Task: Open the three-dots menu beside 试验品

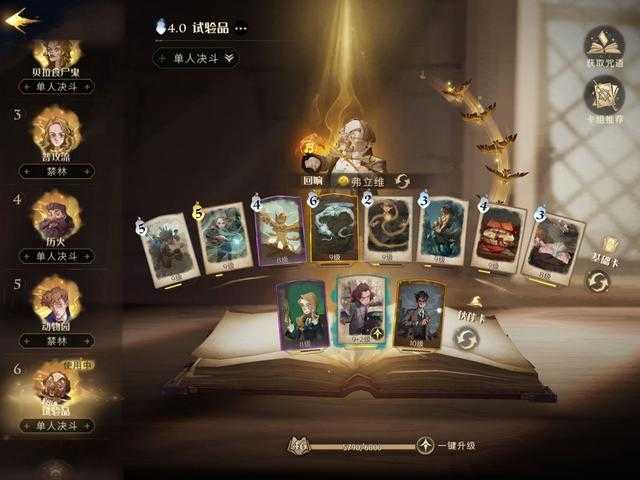Action: pyautogui.click(x=240, y=28)
